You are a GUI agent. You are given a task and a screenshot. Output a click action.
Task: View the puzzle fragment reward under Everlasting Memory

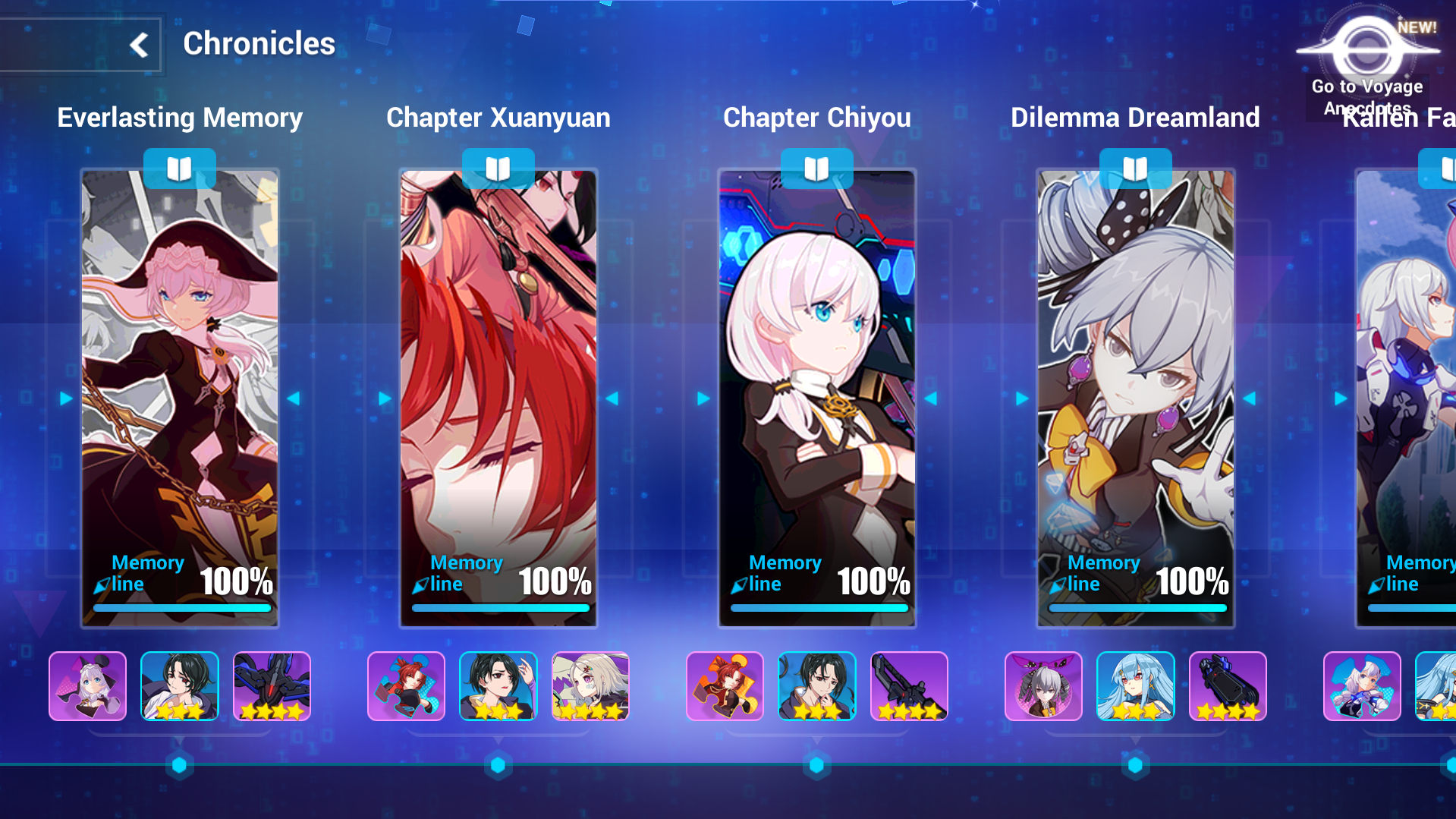click(88, 686)
